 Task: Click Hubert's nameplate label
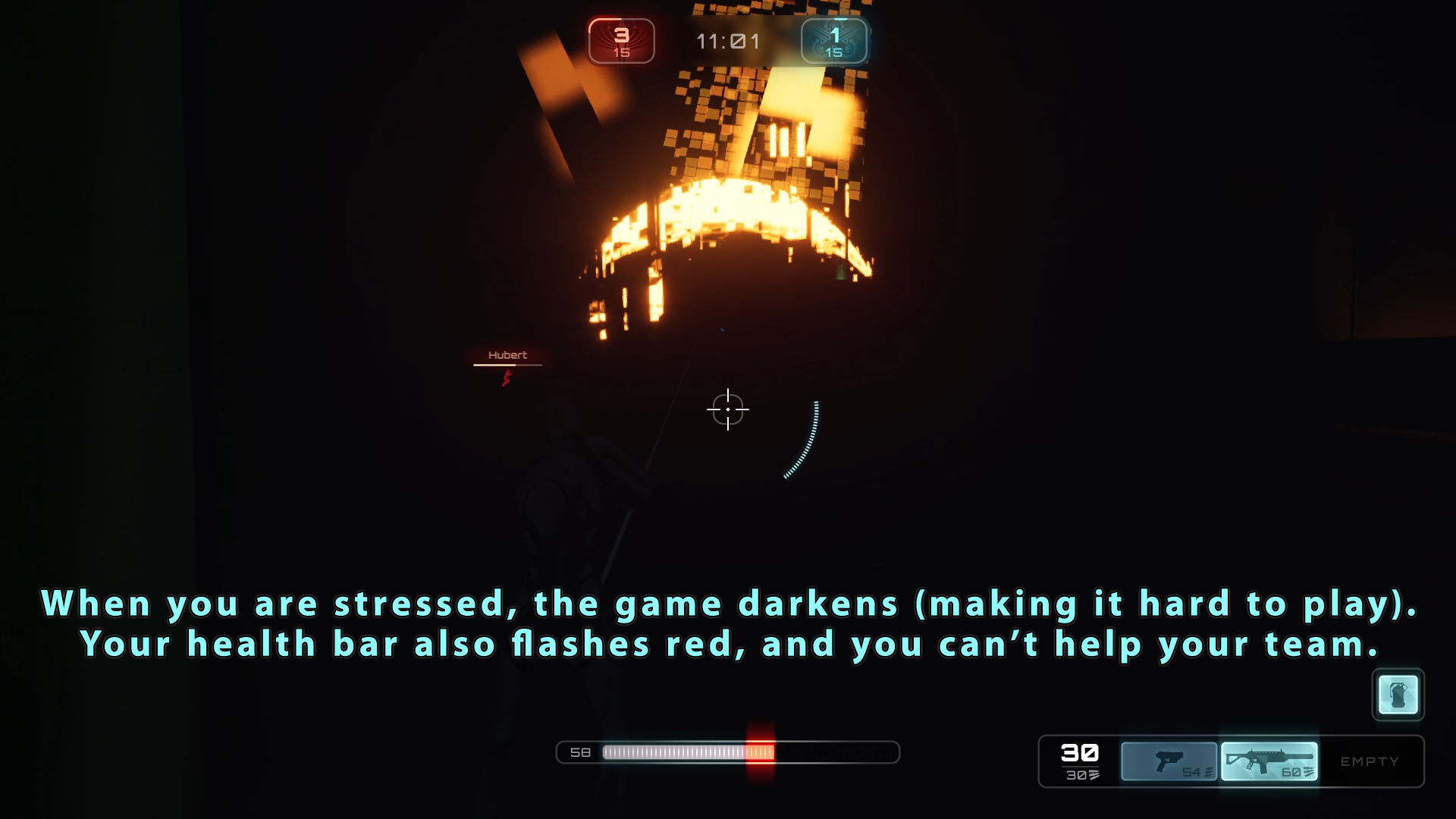[508, 354]
